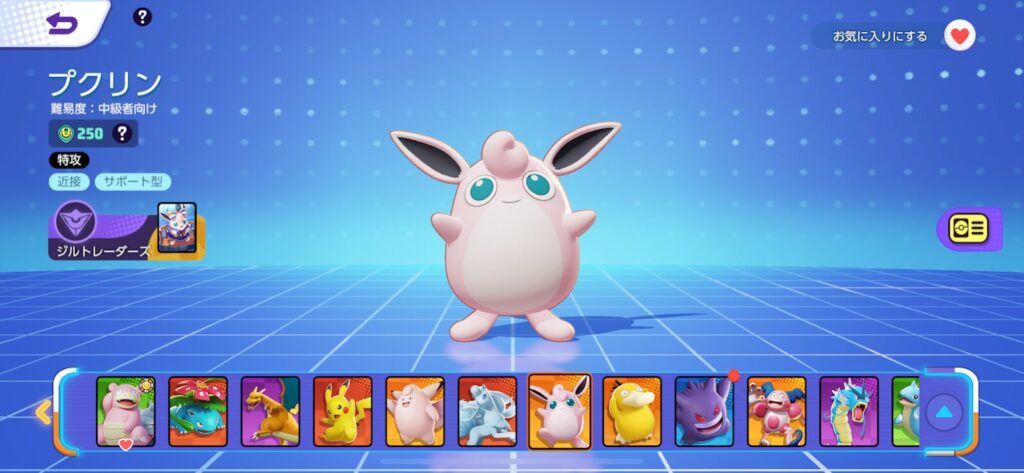This screenshot has height=473, width=1024.
Task: Open the ジルトレーダーズ shop banner
Action: (125, 231)
